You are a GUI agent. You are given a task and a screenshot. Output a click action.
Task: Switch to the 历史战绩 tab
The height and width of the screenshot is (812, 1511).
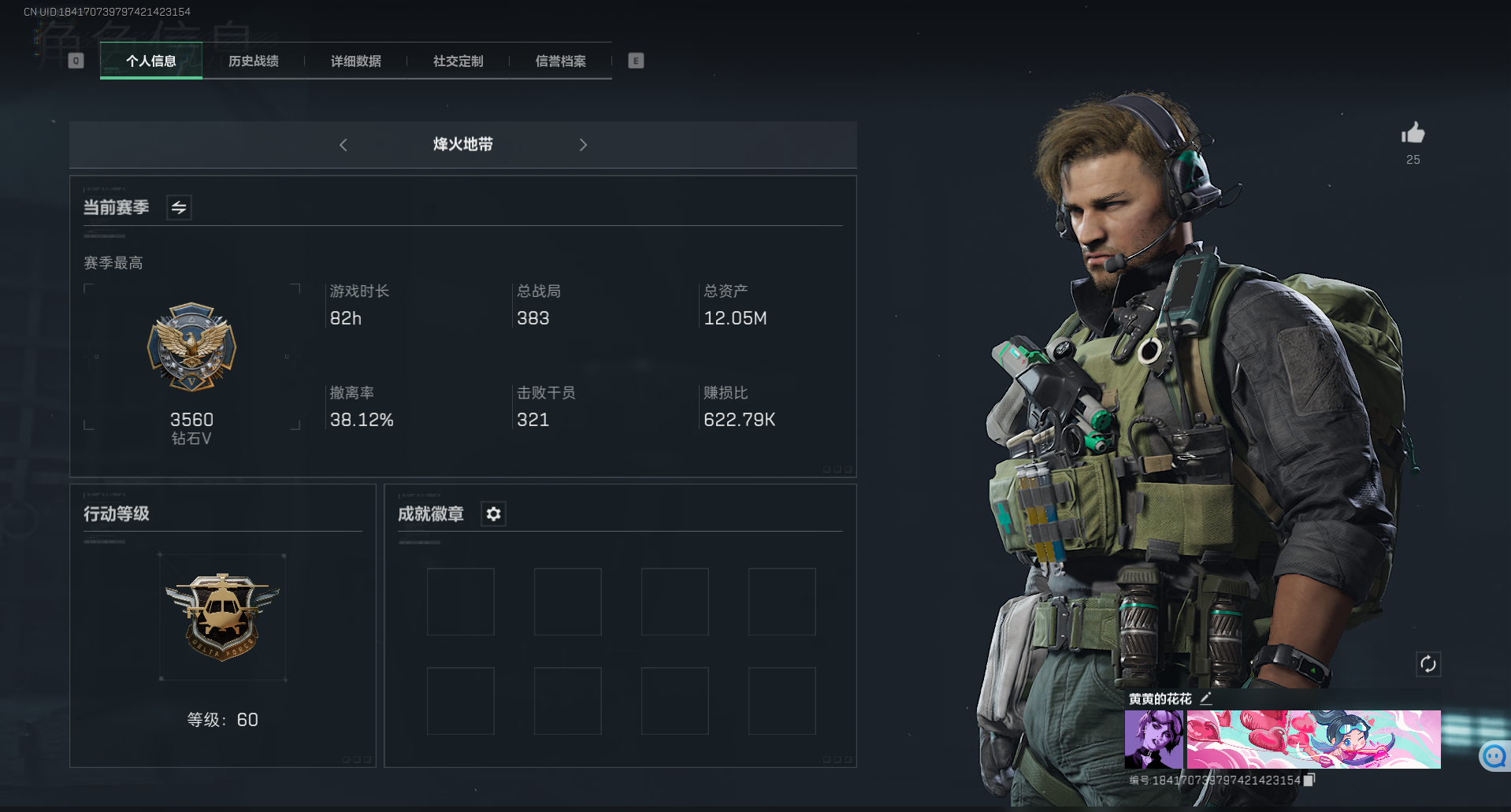(253, 61)
